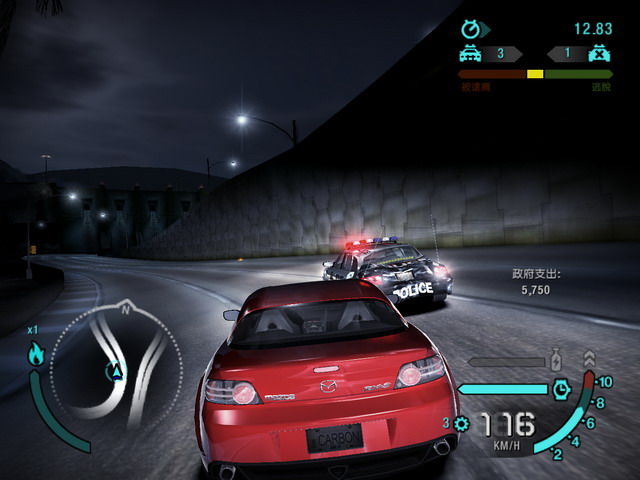Select the blue flame nitrous icon
Viewport: 640px width, 480px height.
point(37,353)
